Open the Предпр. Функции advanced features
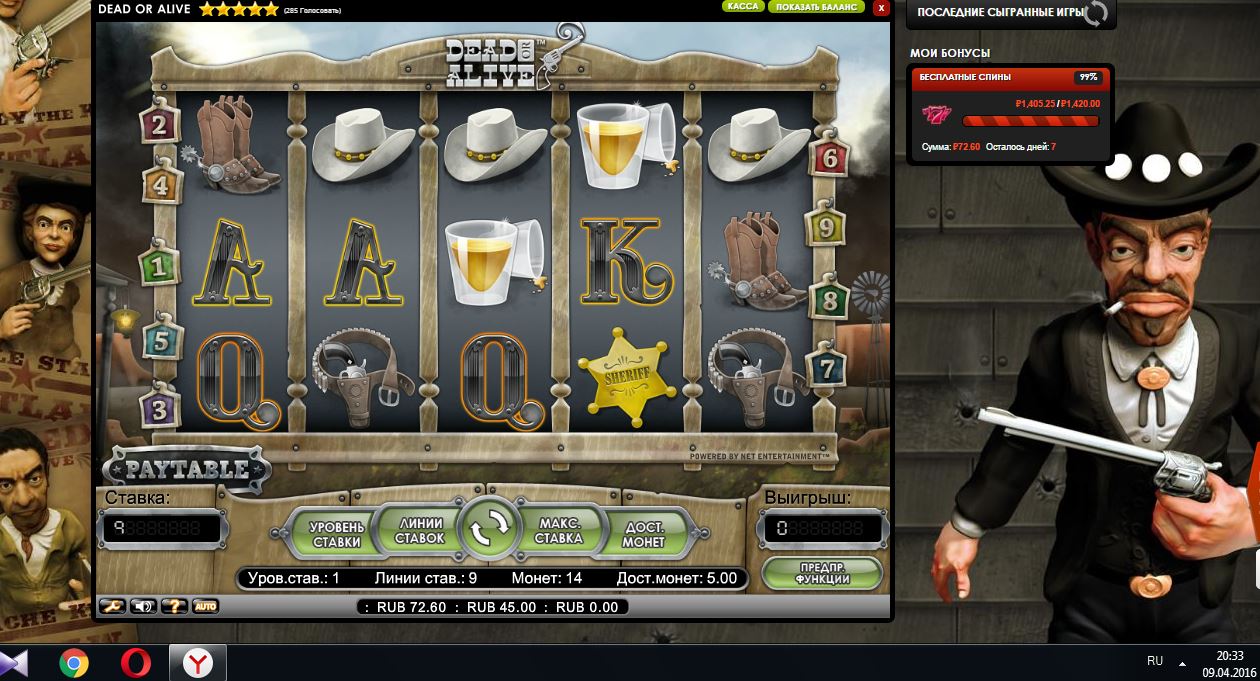Viewport: 1260px width, 681px height. 822,573
